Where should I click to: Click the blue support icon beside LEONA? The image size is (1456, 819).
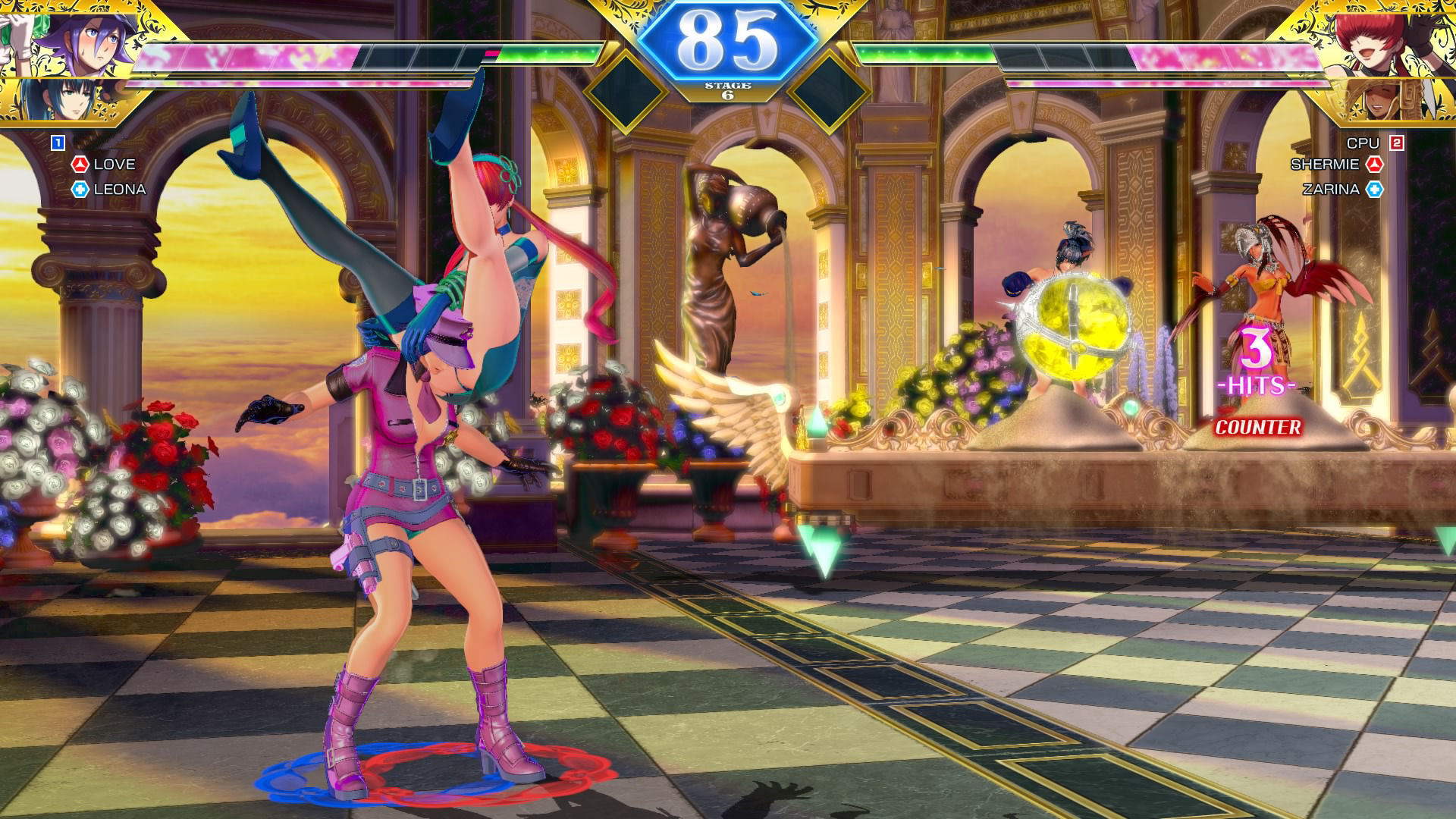coord(80,190)
